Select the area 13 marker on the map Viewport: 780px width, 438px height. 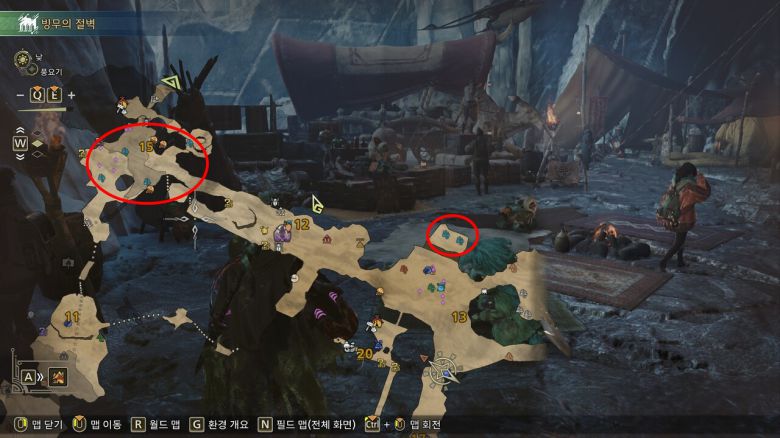click(x=460, y=317)
